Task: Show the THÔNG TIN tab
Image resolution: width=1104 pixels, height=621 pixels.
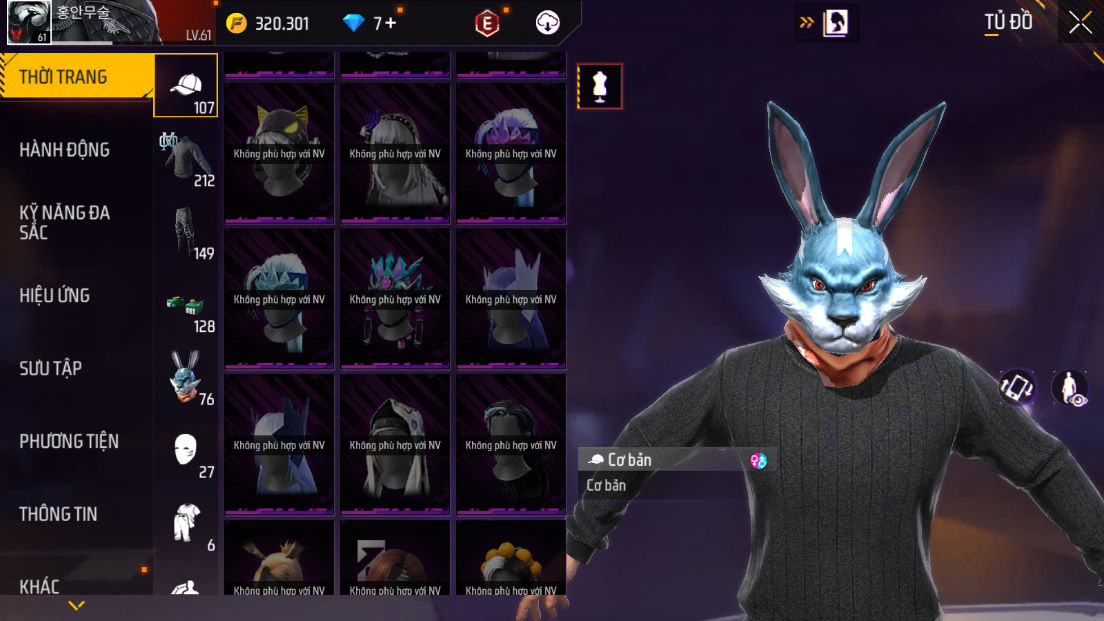Action: pos(59,514)
